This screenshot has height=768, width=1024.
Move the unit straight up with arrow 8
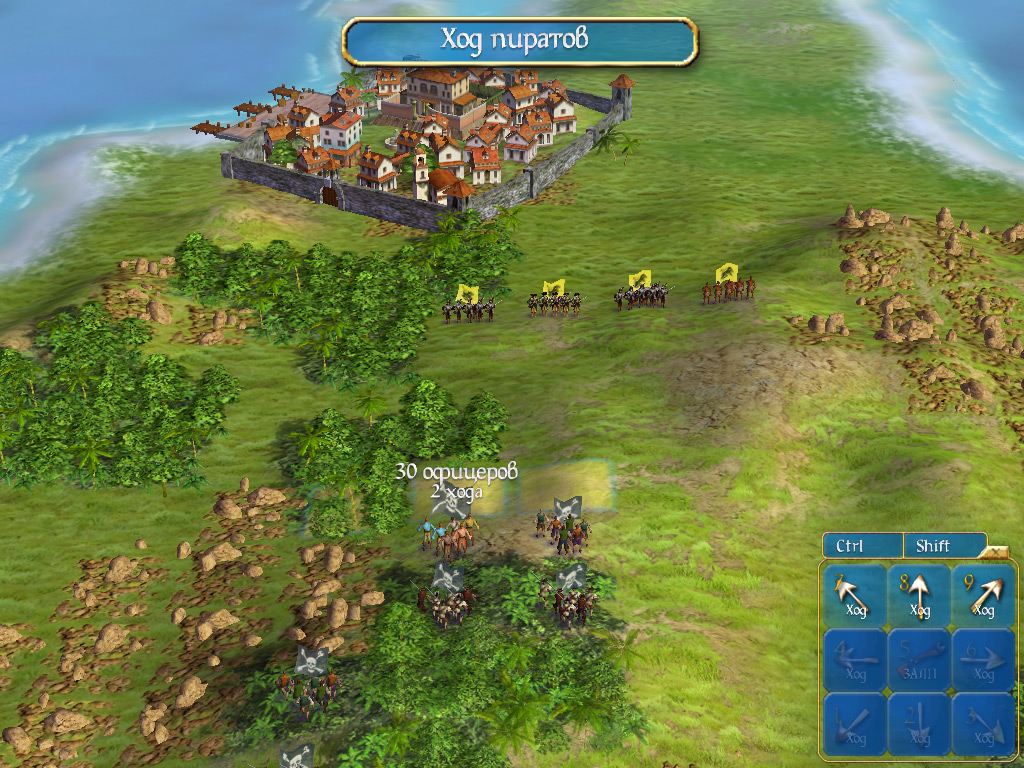(919, 596)
